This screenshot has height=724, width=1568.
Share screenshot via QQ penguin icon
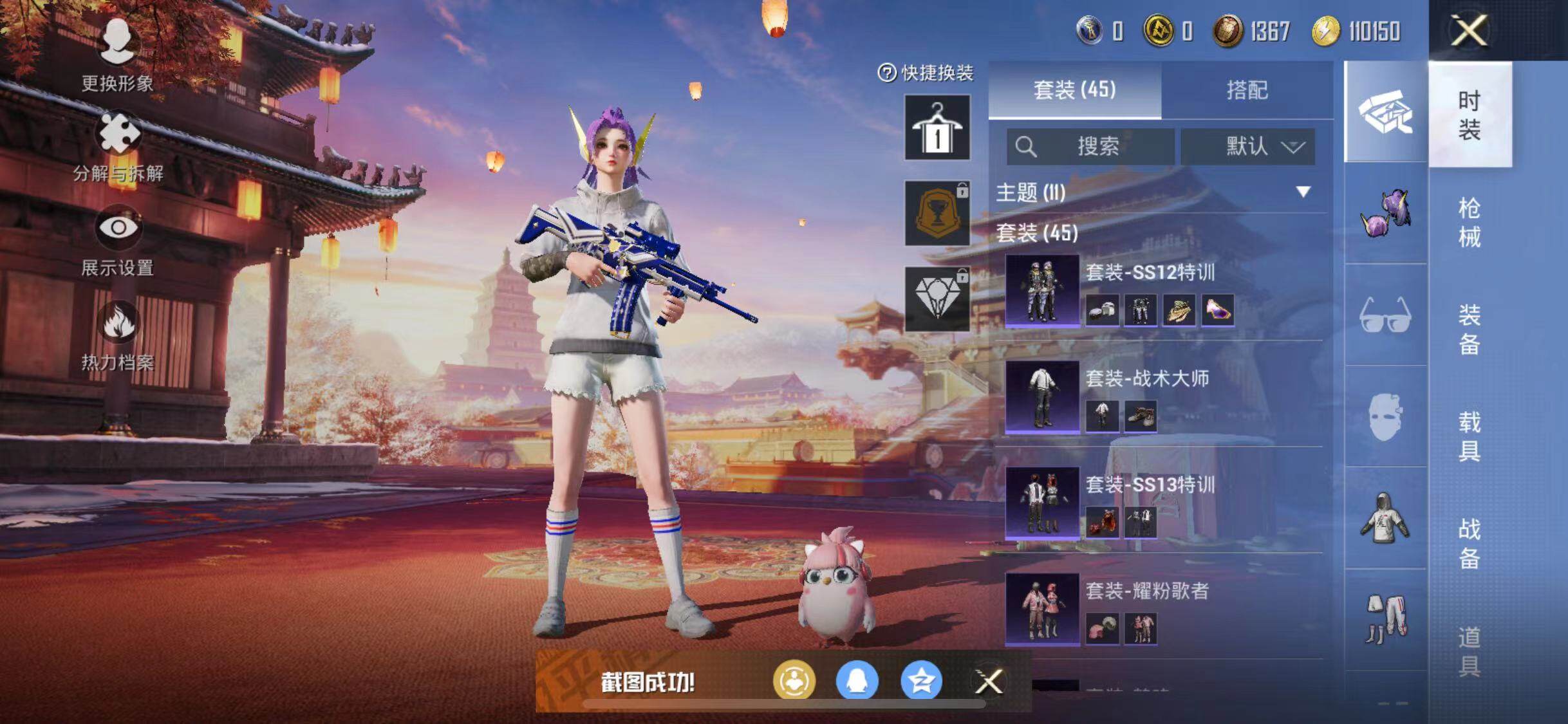pyautogui.click(x=857, y=681)
